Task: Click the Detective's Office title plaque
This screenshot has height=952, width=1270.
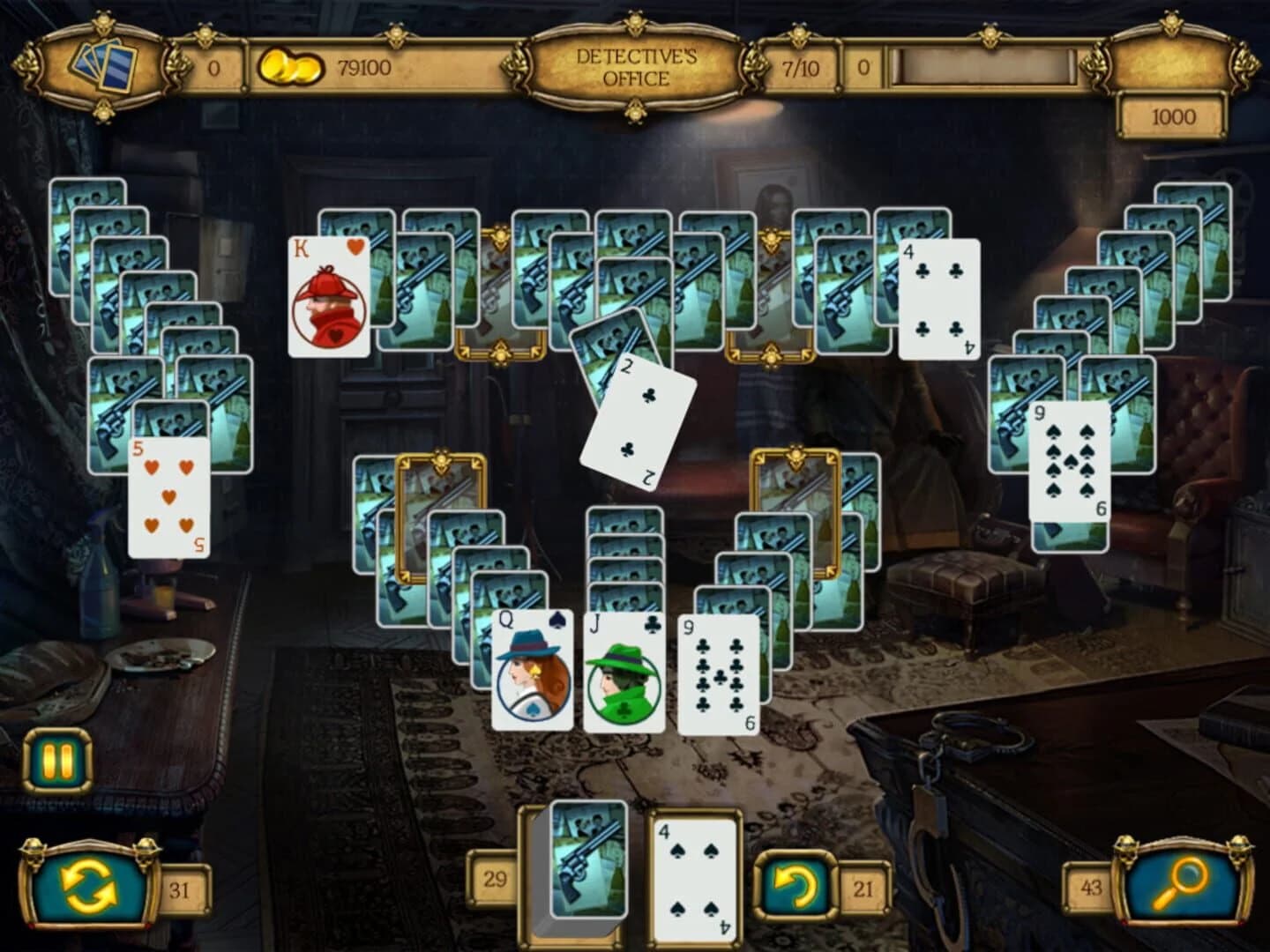Action: coord(637,65)
